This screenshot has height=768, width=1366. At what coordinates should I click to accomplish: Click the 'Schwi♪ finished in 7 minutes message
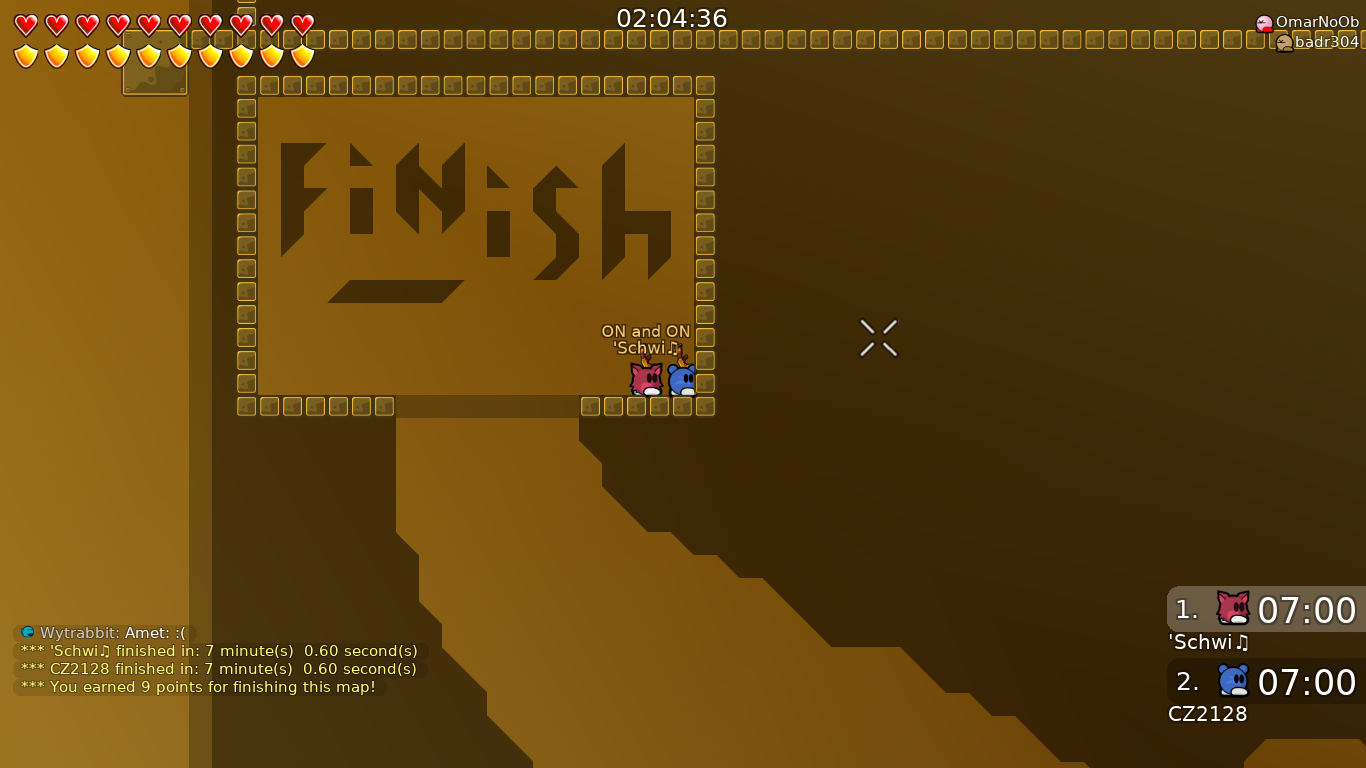coord(217,650)
